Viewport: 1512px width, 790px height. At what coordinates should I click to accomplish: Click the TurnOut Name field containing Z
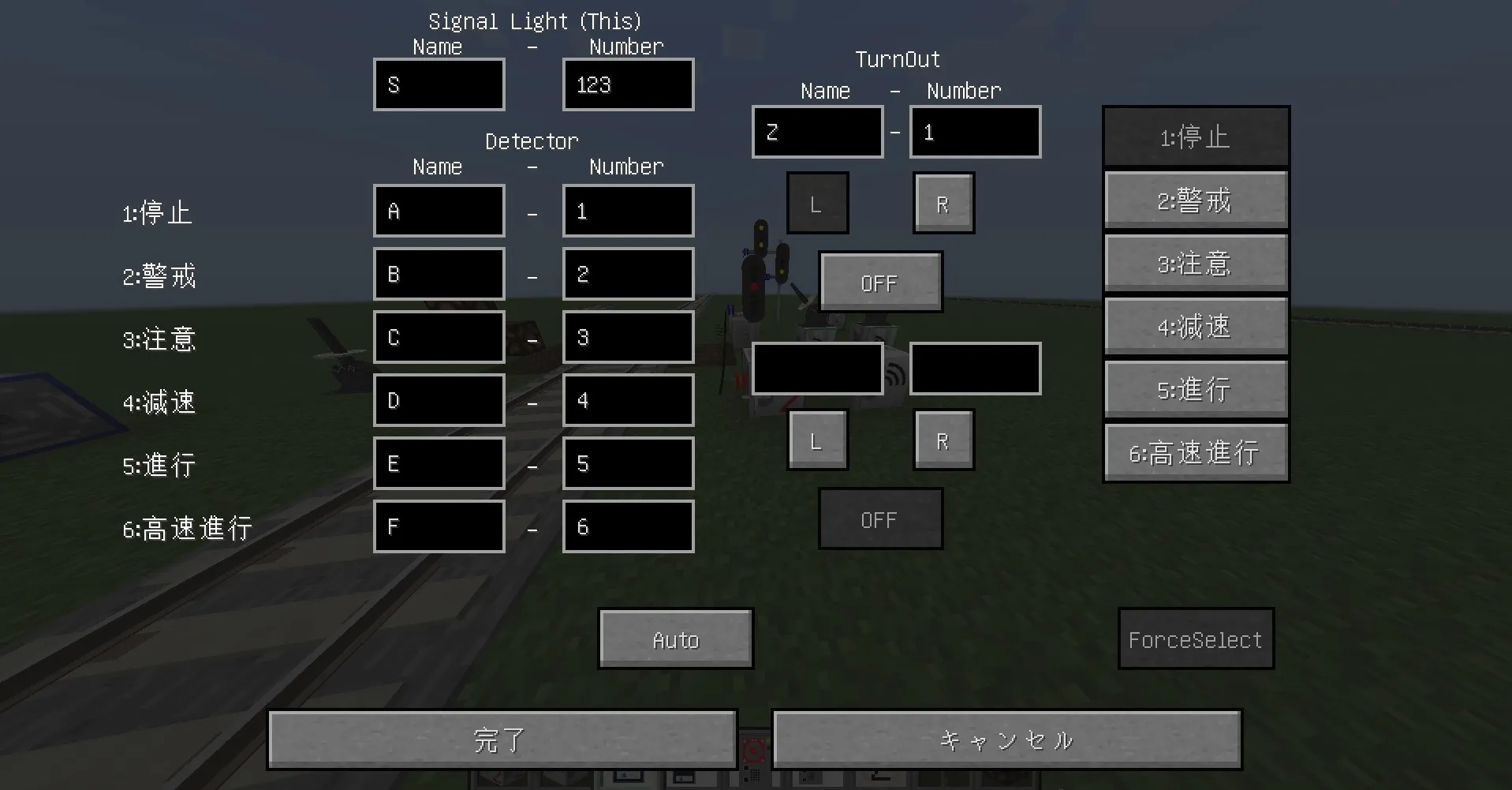(816, 132)
